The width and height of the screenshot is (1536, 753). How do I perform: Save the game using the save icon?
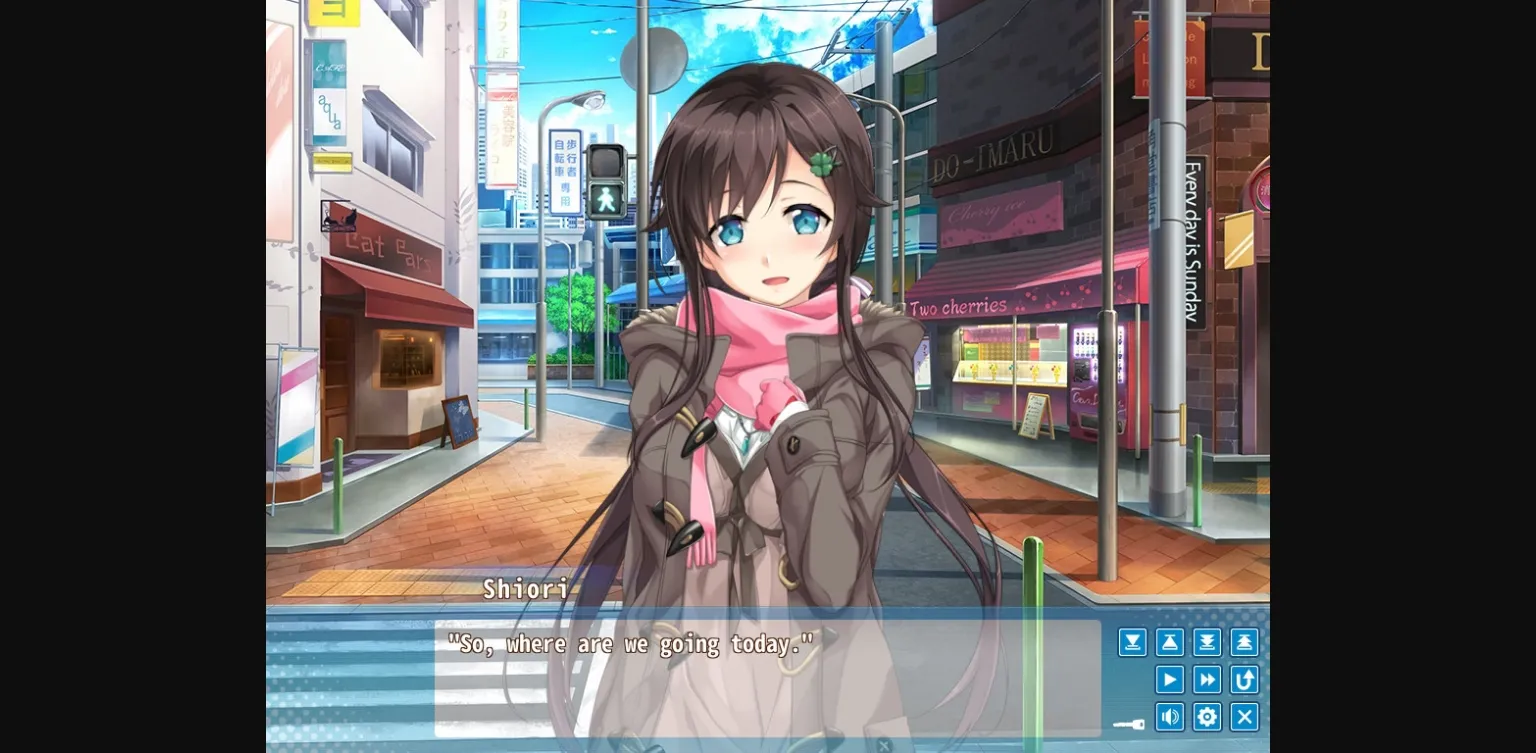(x=1132, y=642)
